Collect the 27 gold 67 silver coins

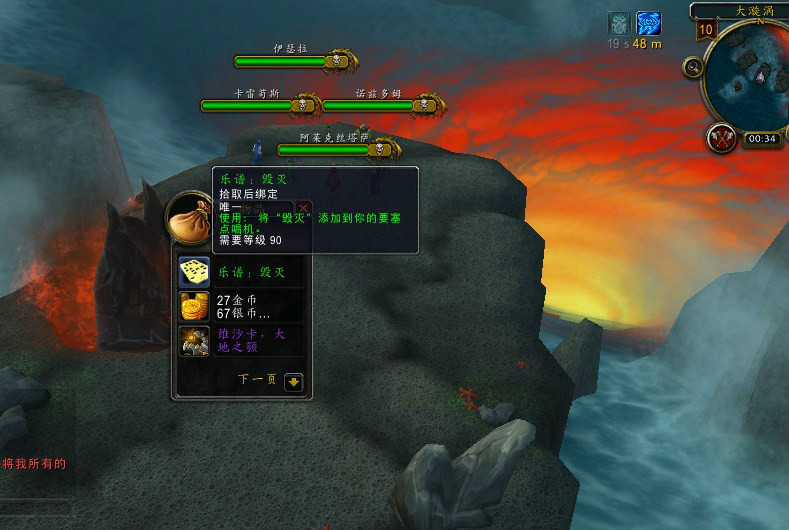[x=194, y=306]
